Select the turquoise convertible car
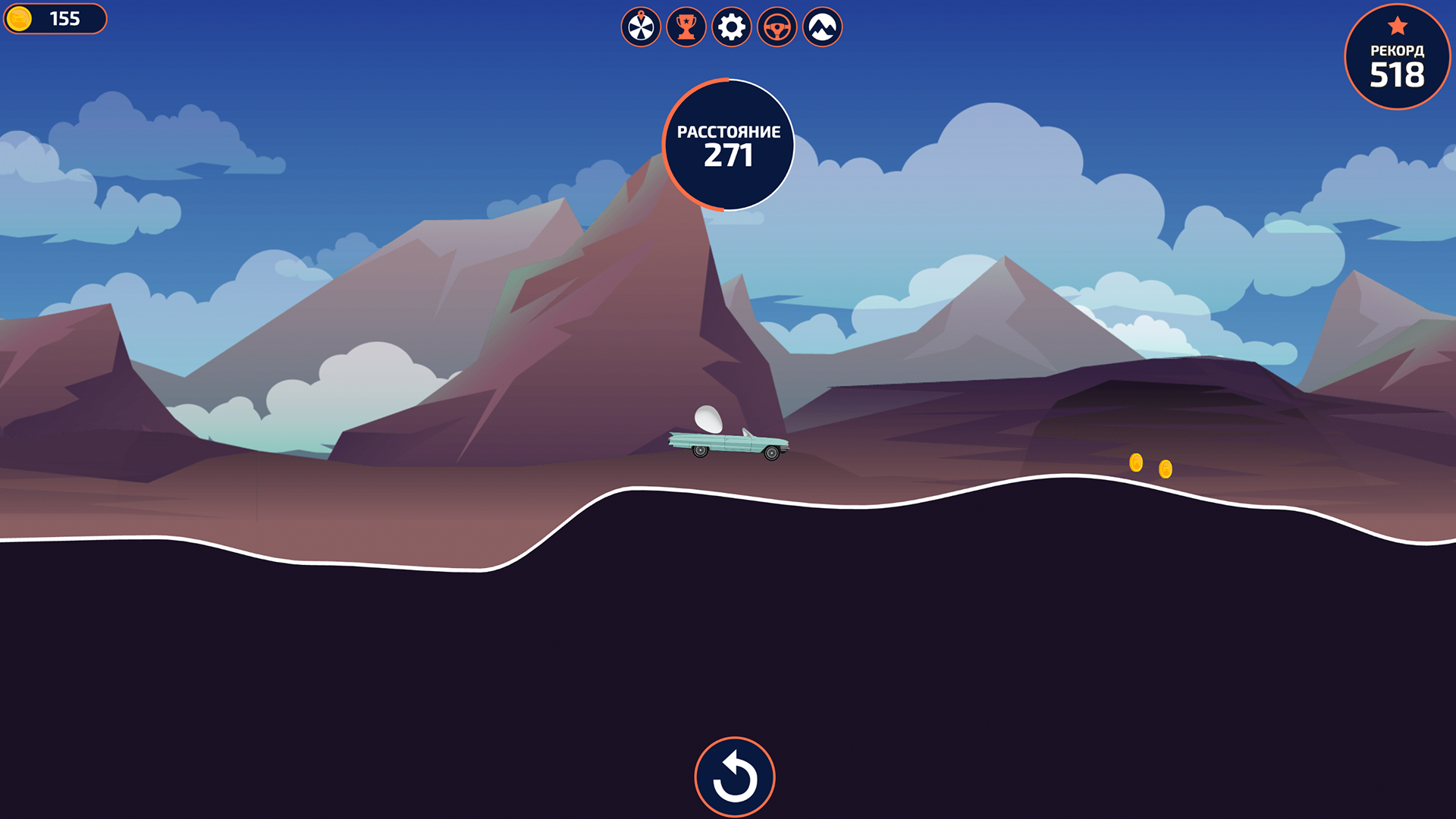The width and height of the screenshot is (1456, 819). point(728,444)
